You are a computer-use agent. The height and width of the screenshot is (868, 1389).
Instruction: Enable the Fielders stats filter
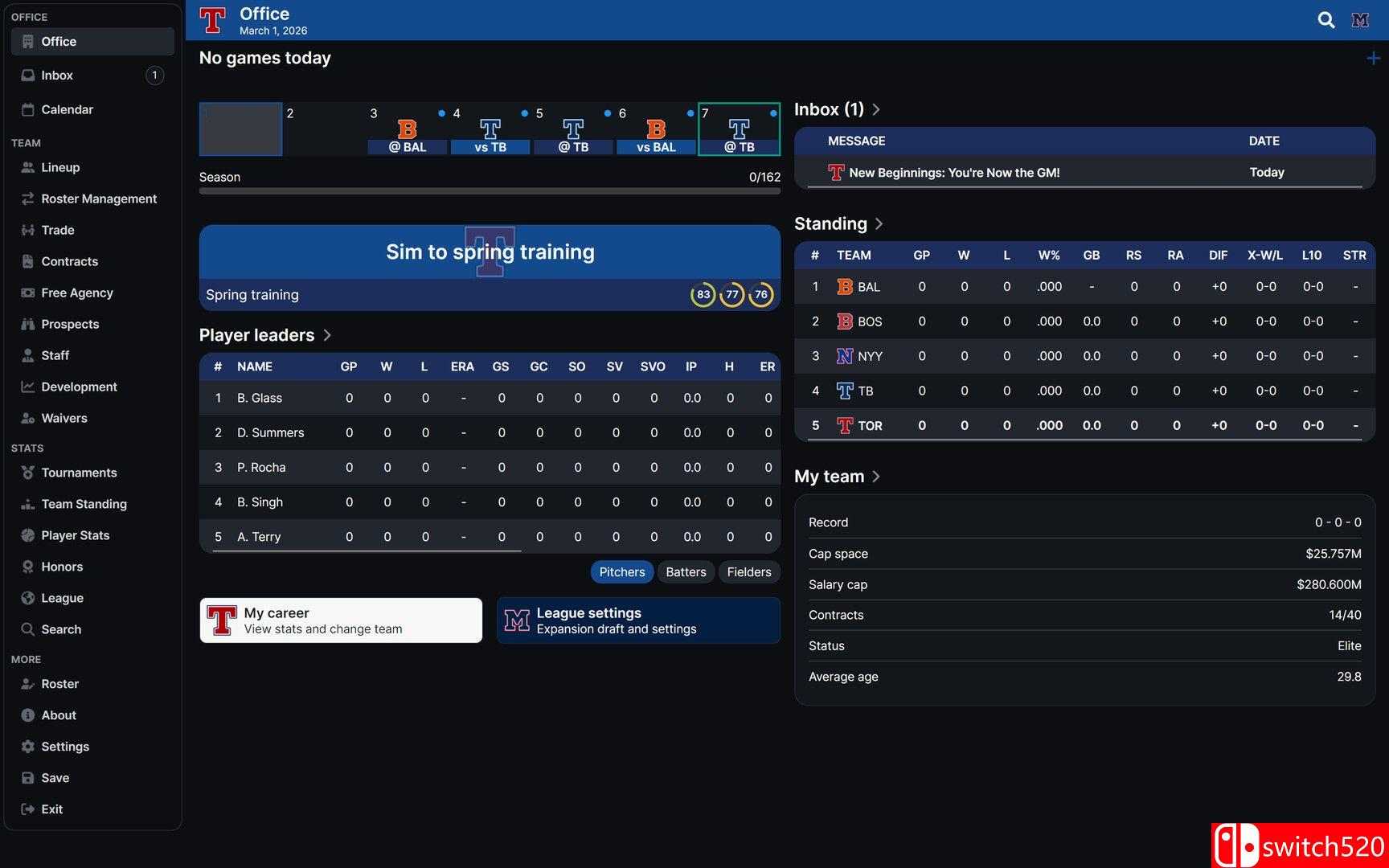click(748, 571)
